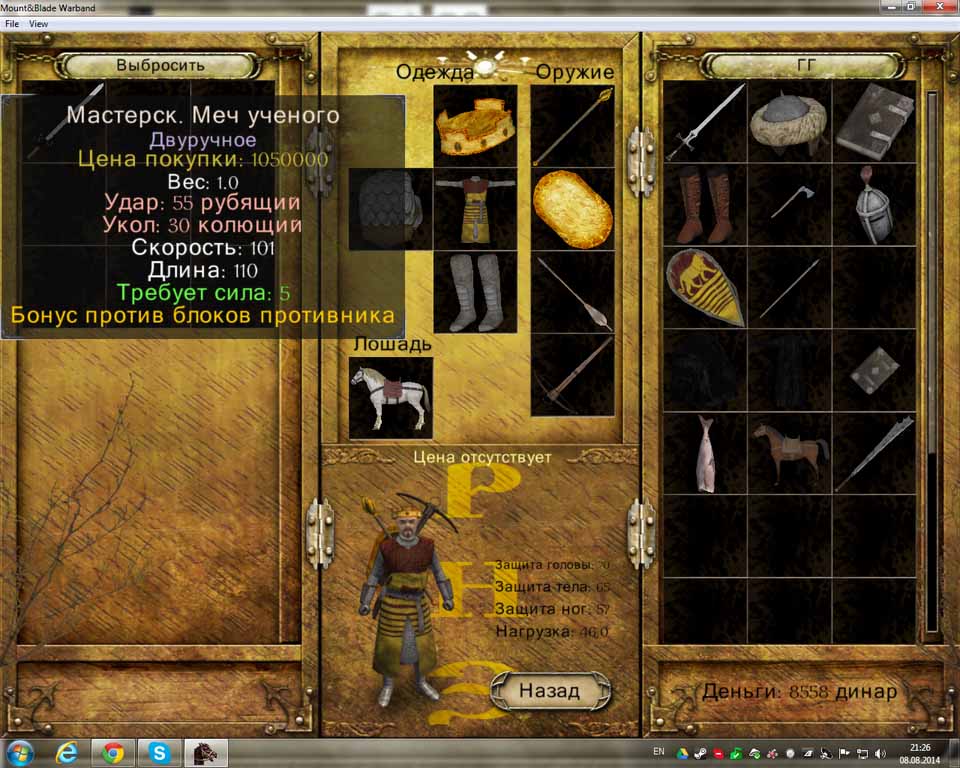Pick the brown saddle horse in inventory
The height and width of the screenshot is (768, 960).
click(788, 453)
